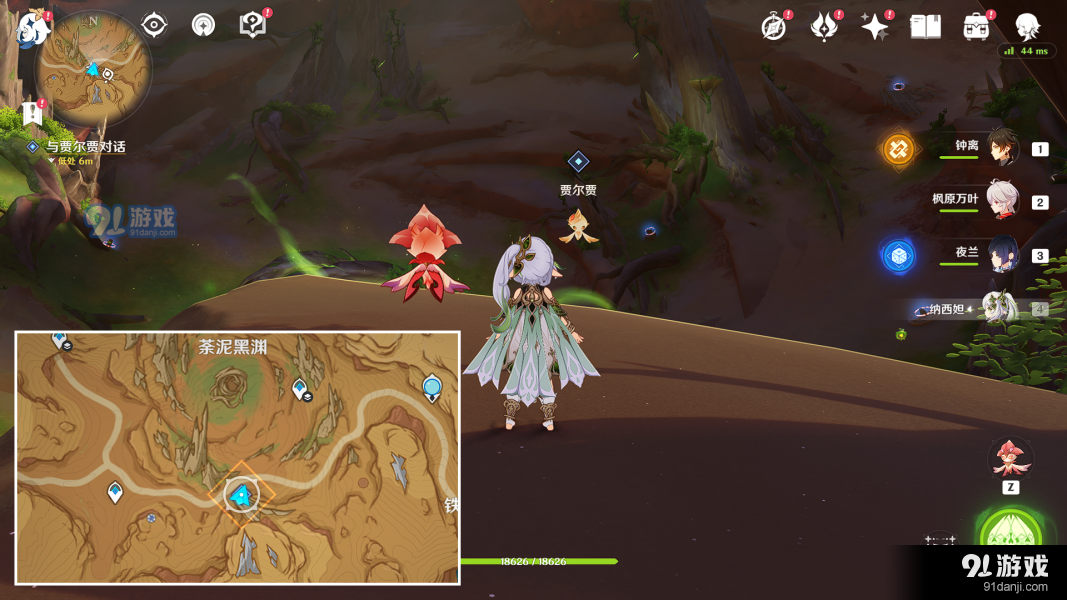
Task: Use the red flower gadget icon
Action: [1010, 459]
